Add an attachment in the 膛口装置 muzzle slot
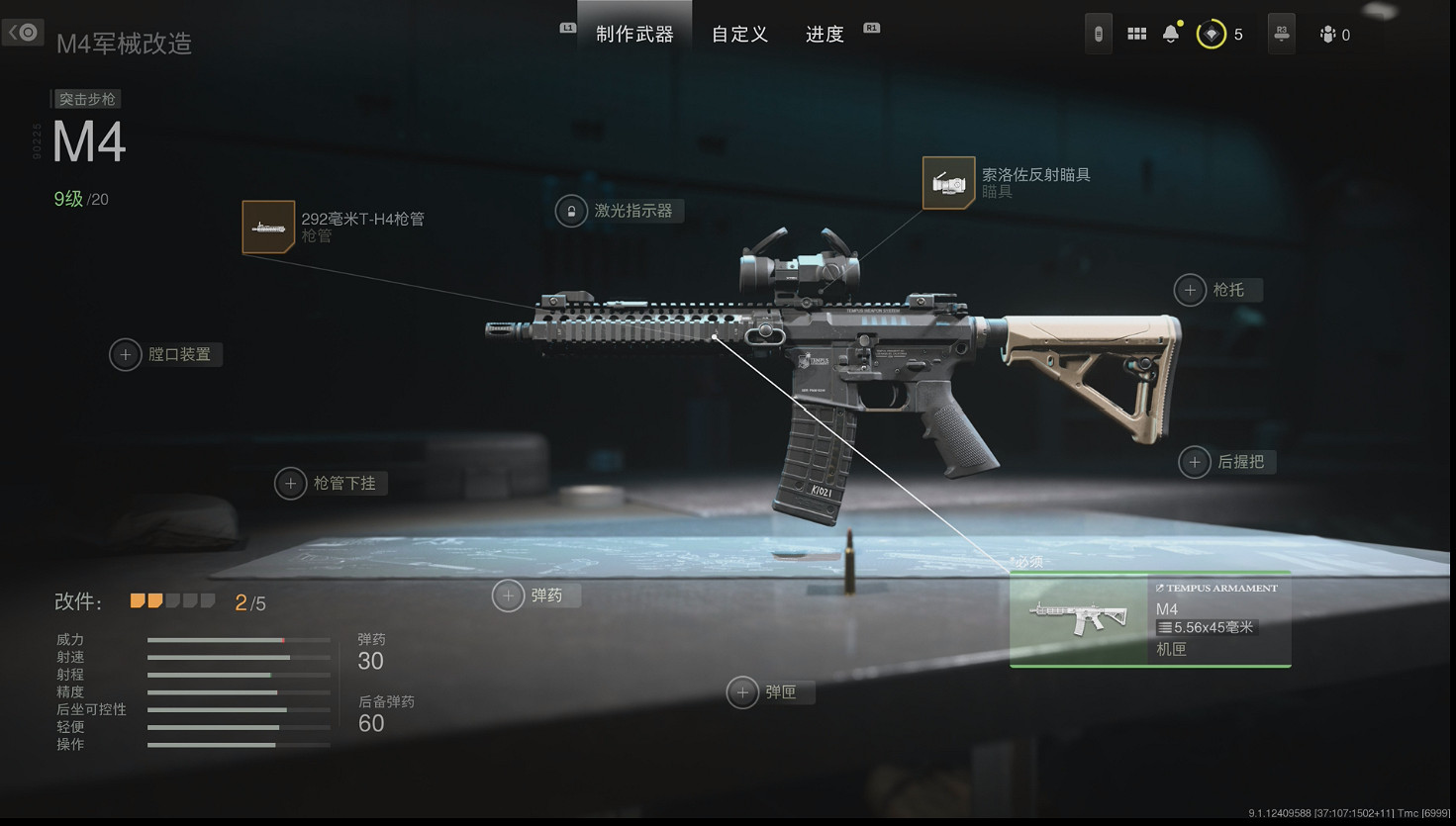The height and width of the screenshot is (826, 1456). coord(125,354)
